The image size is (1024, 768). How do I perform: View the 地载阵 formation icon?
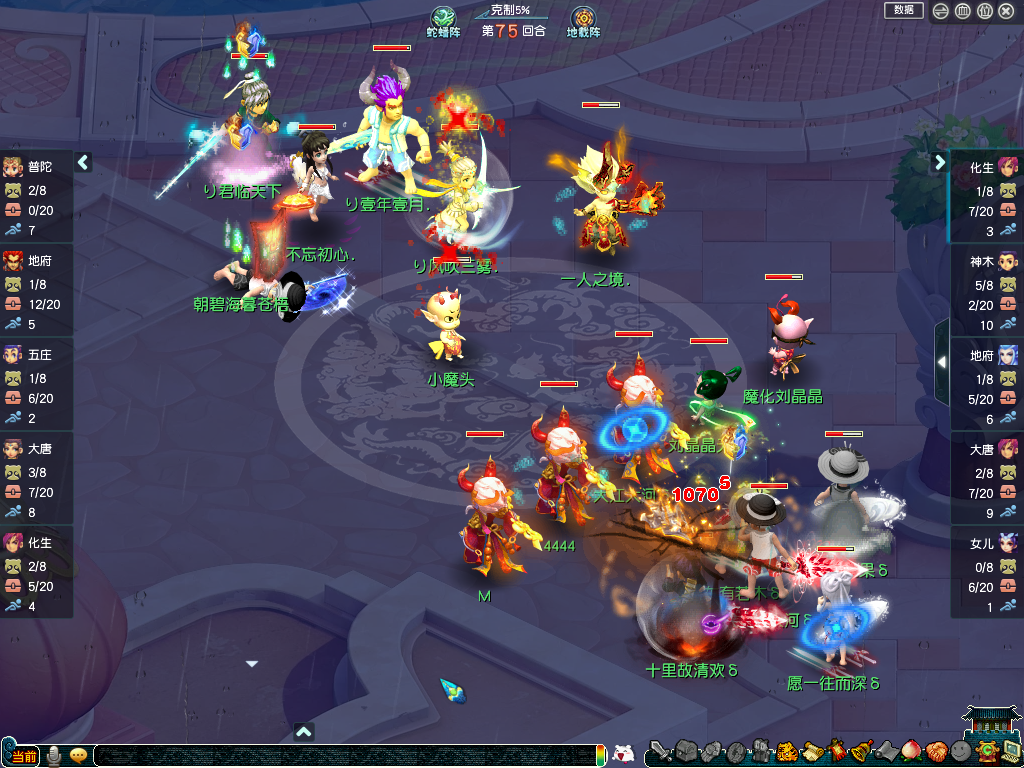(583, 19)
